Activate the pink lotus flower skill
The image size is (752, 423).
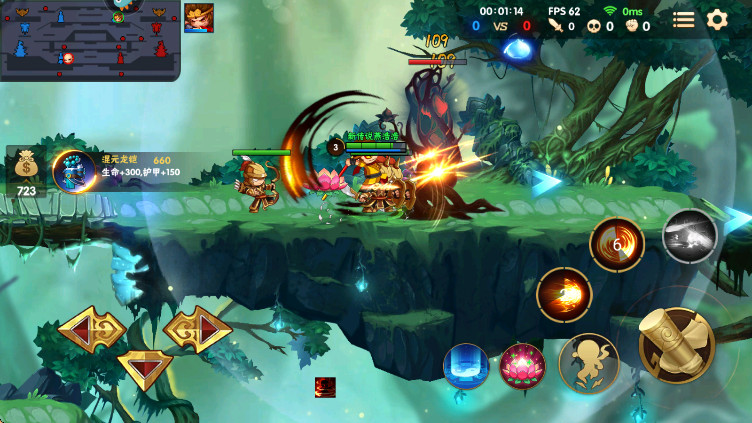pos(522,366)
